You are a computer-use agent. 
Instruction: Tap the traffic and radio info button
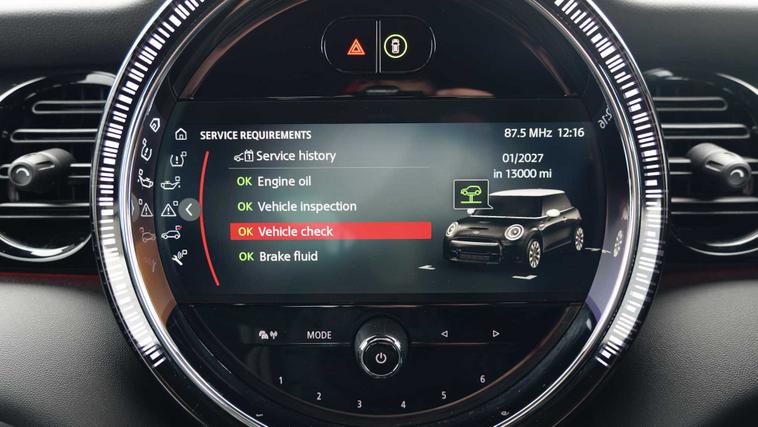[x=266, y=335]
